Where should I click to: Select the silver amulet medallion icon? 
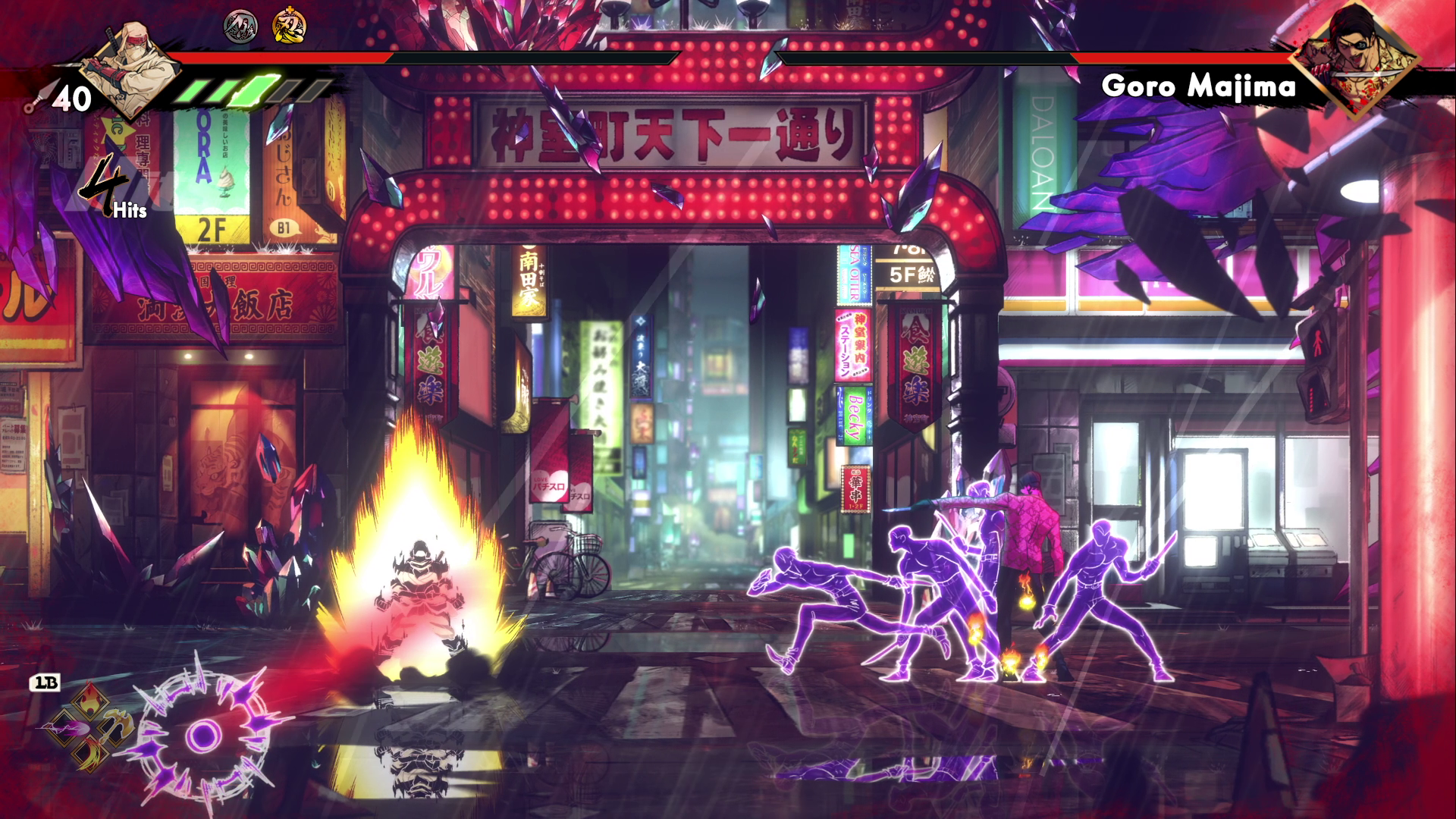[240, 27]
